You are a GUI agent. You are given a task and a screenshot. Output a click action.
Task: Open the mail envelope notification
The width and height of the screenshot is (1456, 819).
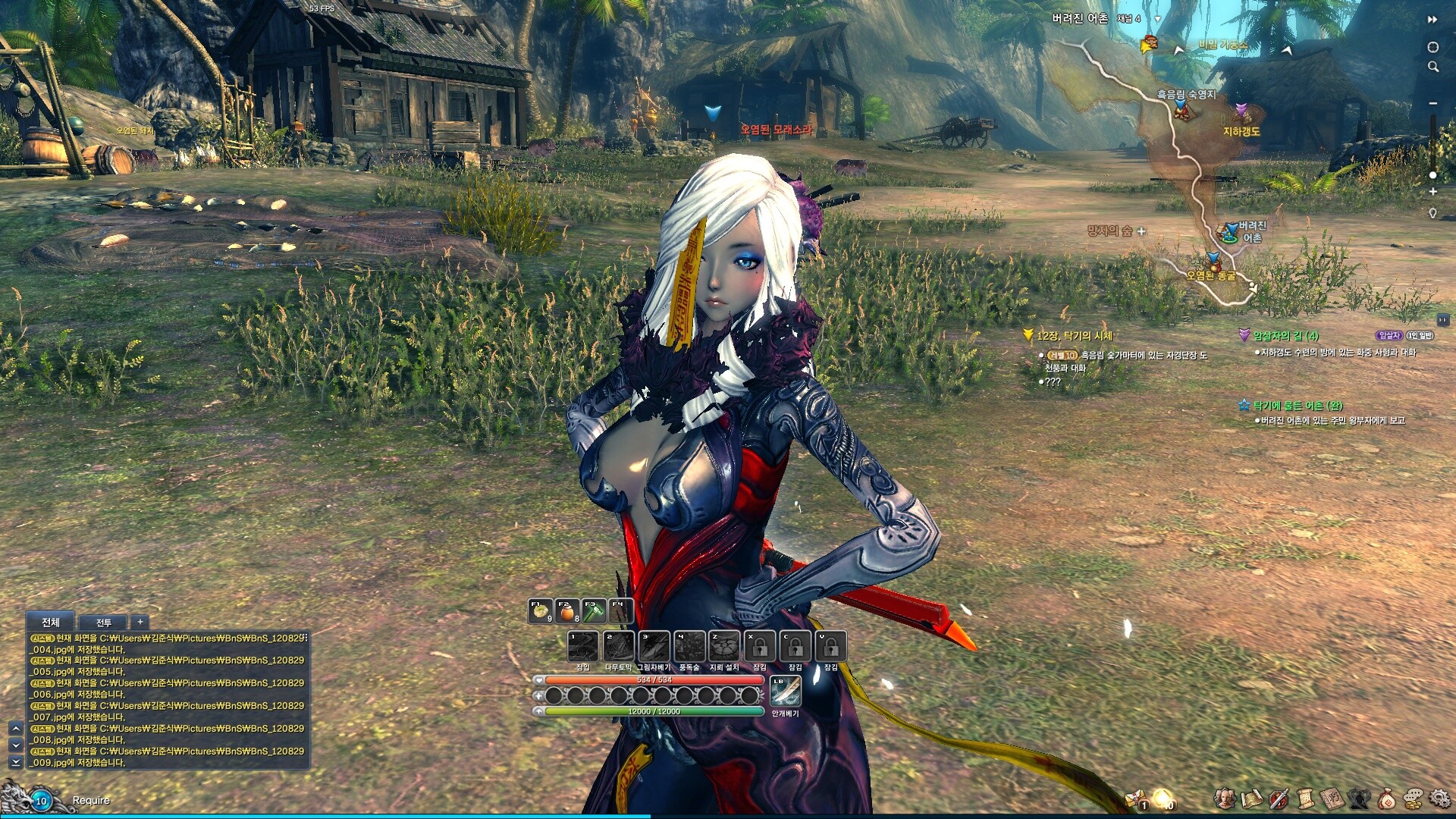[x=1136, y=799]
